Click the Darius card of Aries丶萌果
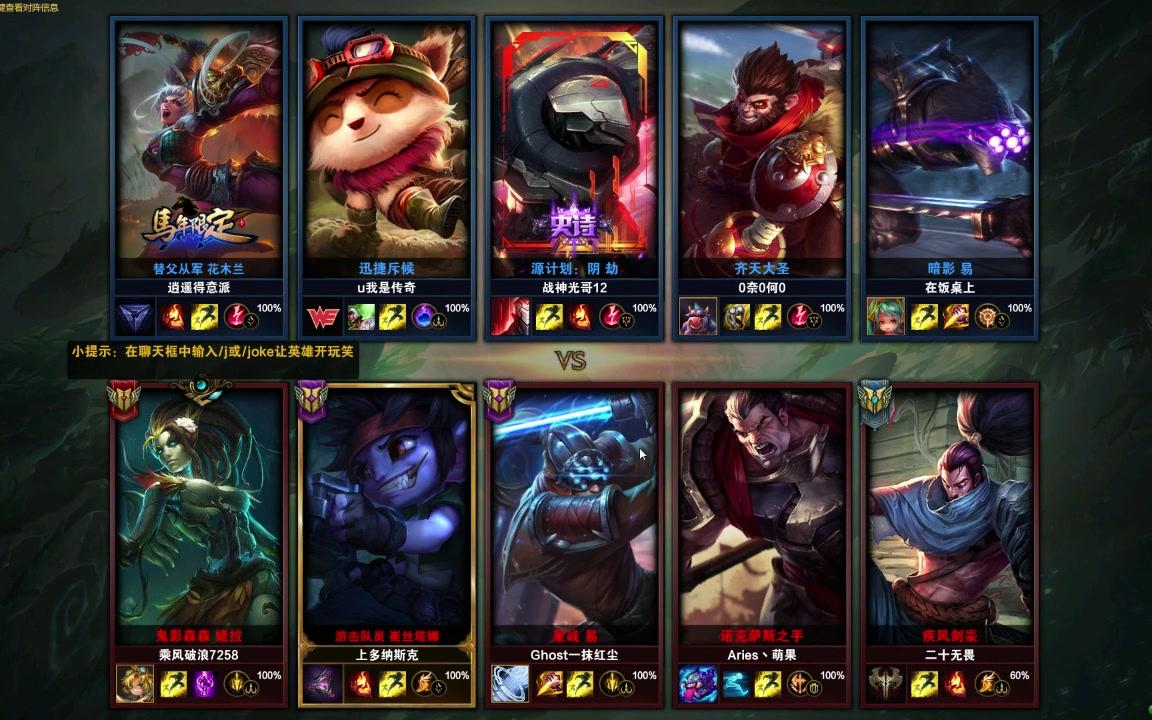 [x=762, y=510]
